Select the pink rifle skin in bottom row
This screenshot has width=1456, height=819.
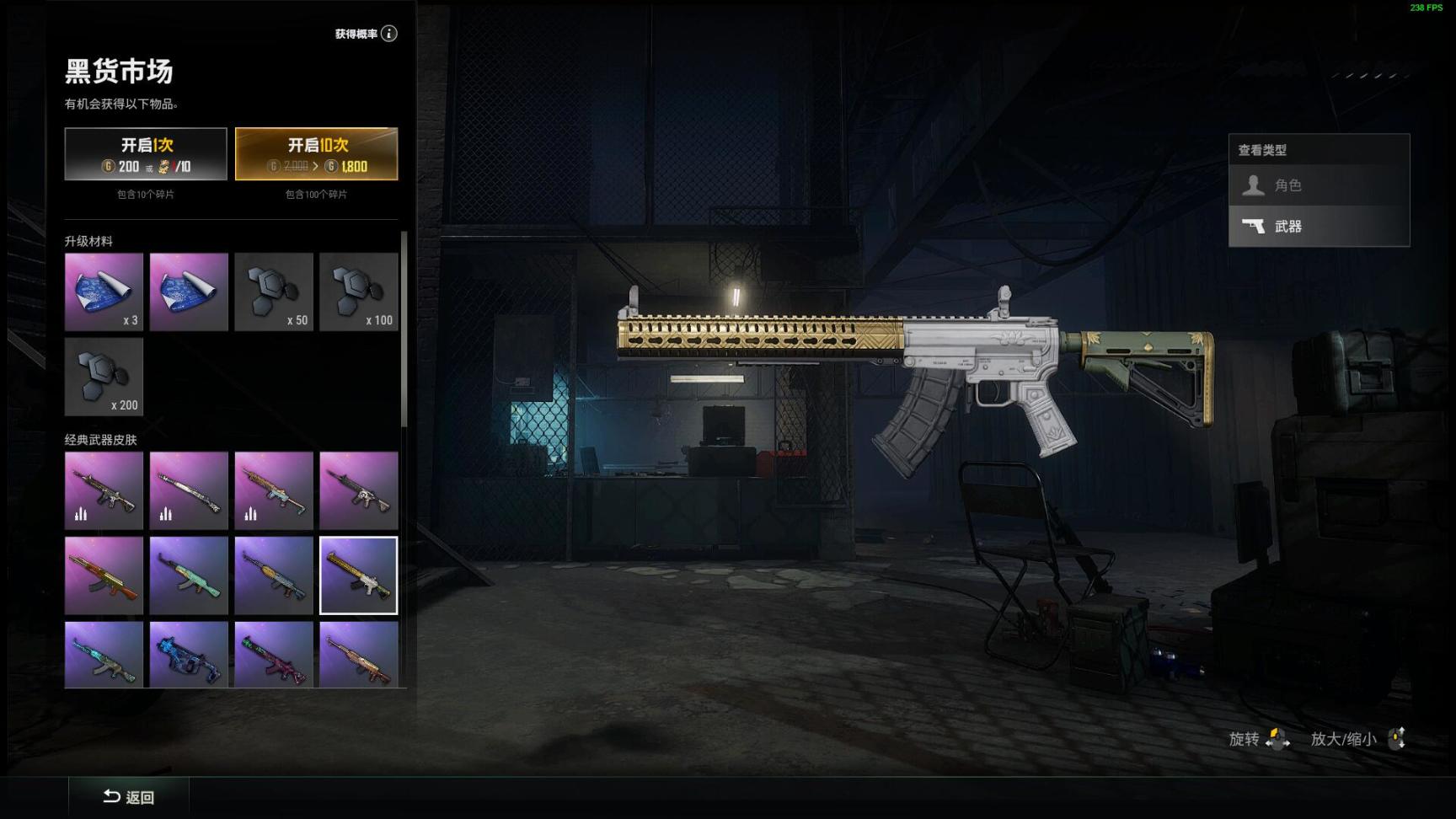pyautogui.click(x=274, y=657)
